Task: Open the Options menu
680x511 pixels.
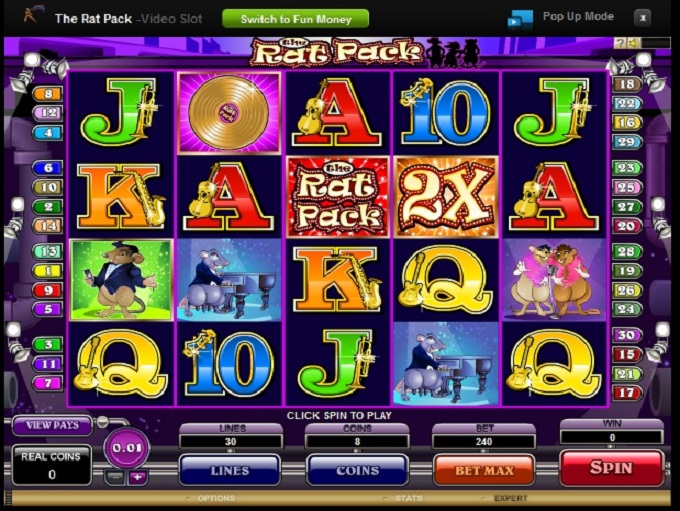Action: coord(215,498)
